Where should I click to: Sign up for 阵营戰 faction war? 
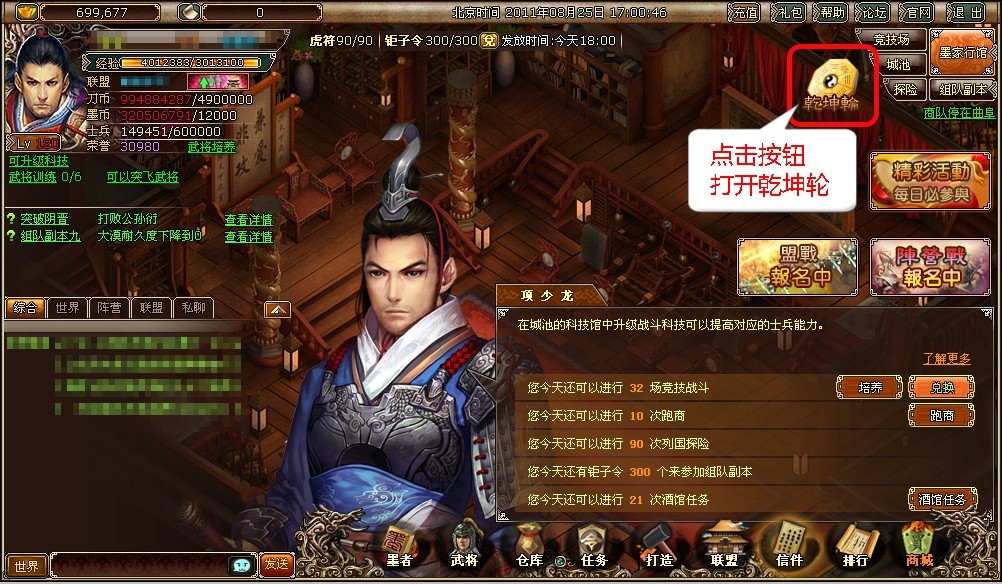coord(929,266)
